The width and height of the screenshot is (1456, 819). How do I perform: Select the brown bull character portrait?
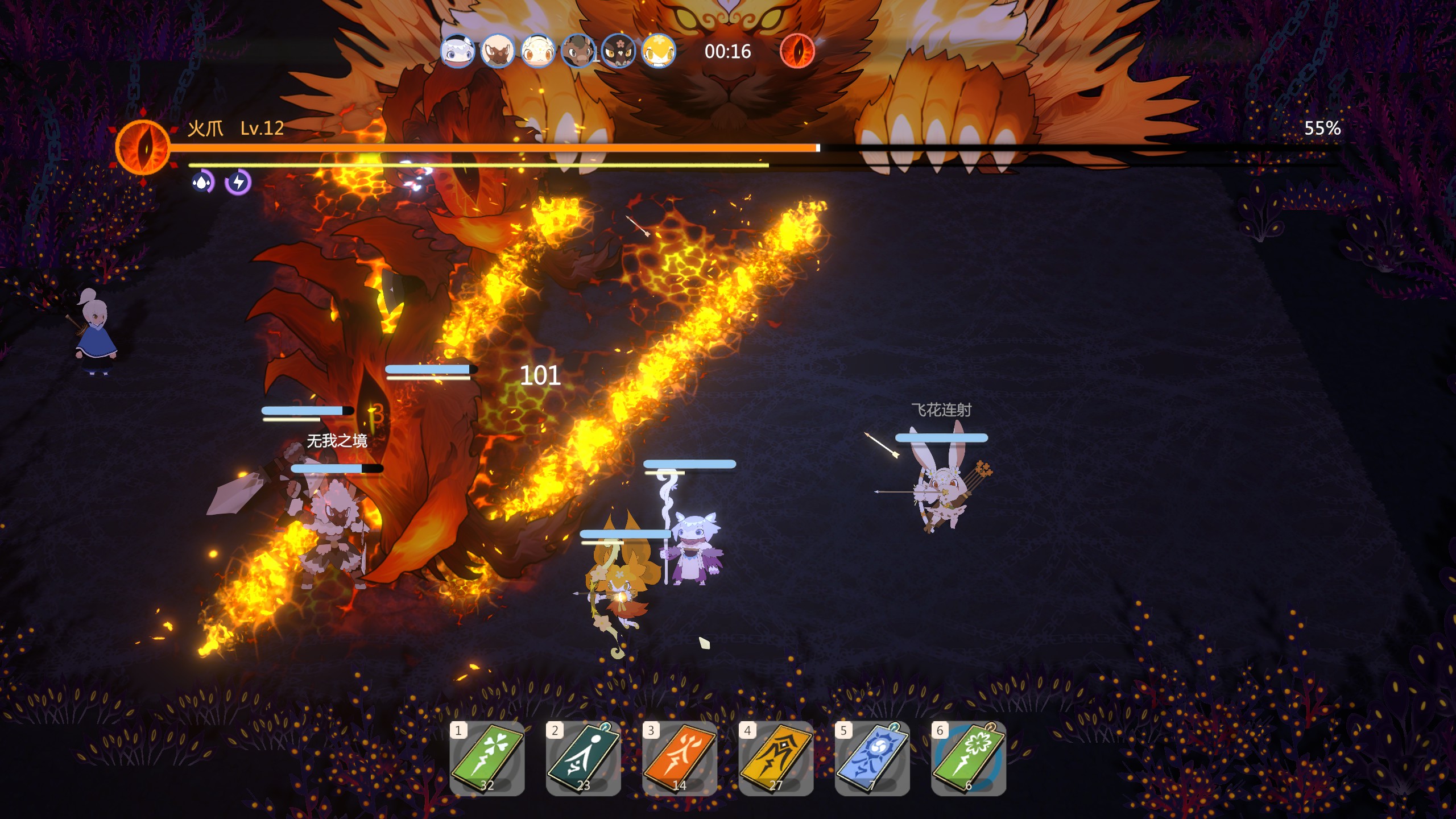[578, 51]
